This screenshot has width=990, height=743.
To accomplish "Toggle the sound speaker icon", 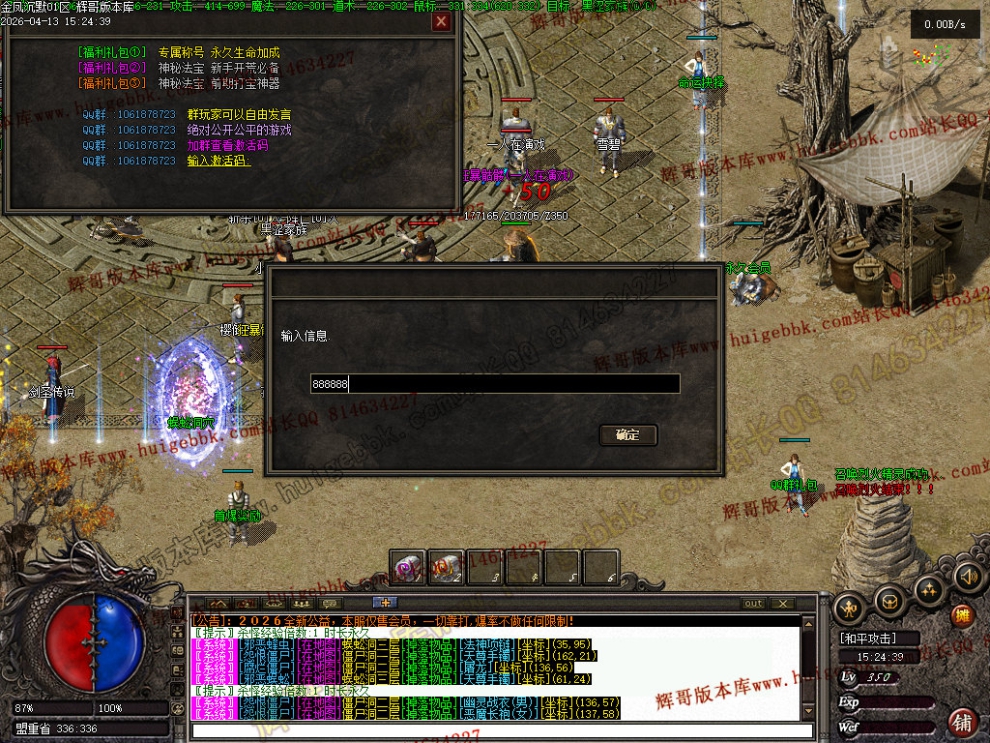I will (x=967, y=577).
